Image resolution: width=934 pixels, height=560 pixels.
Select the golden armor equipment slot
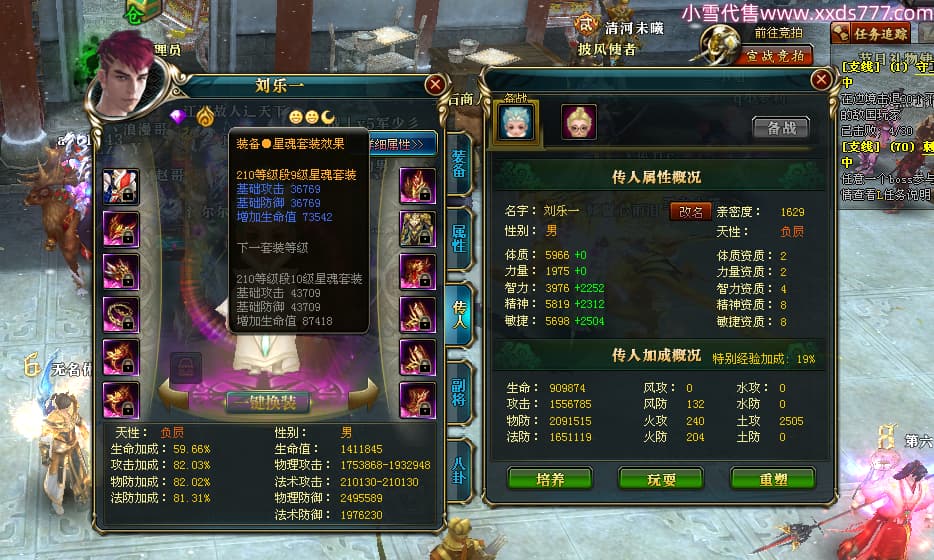pyautogui.click(x=417, y=229)
